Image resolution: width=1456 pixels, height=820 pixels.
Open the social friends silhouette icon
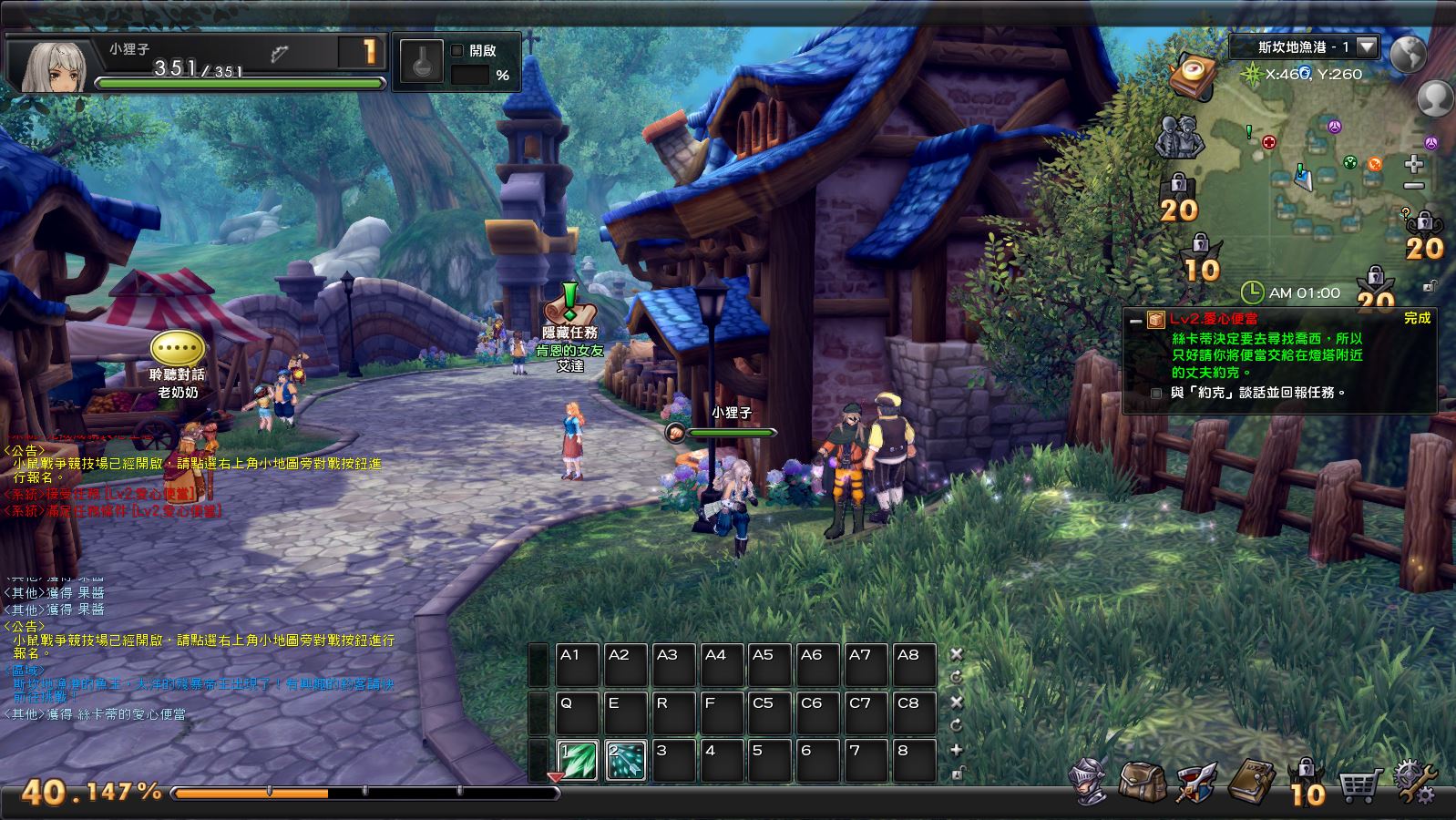click(x=1178, y=138)
